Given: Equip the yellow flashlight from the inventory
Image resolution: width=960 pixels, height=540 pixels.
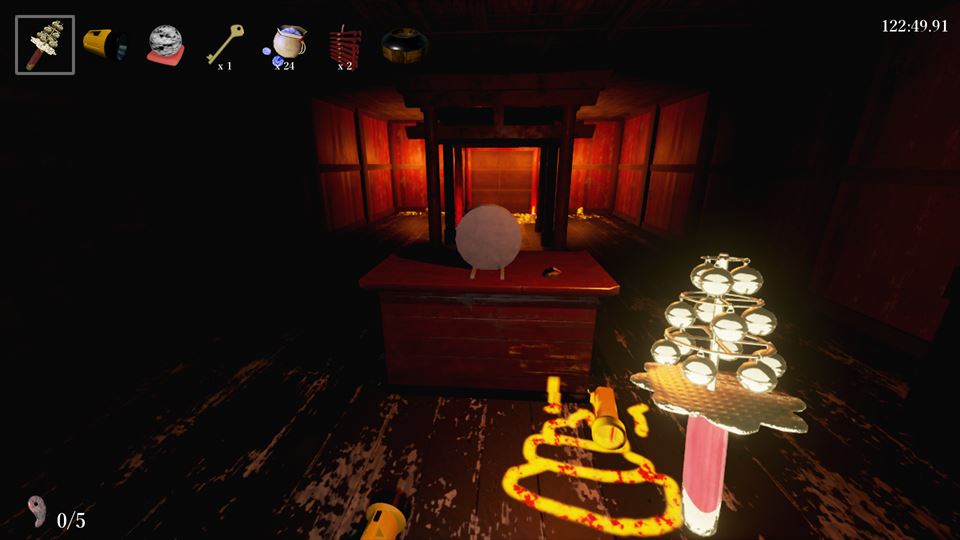Looking at the screenshot, I should (104, 45).
